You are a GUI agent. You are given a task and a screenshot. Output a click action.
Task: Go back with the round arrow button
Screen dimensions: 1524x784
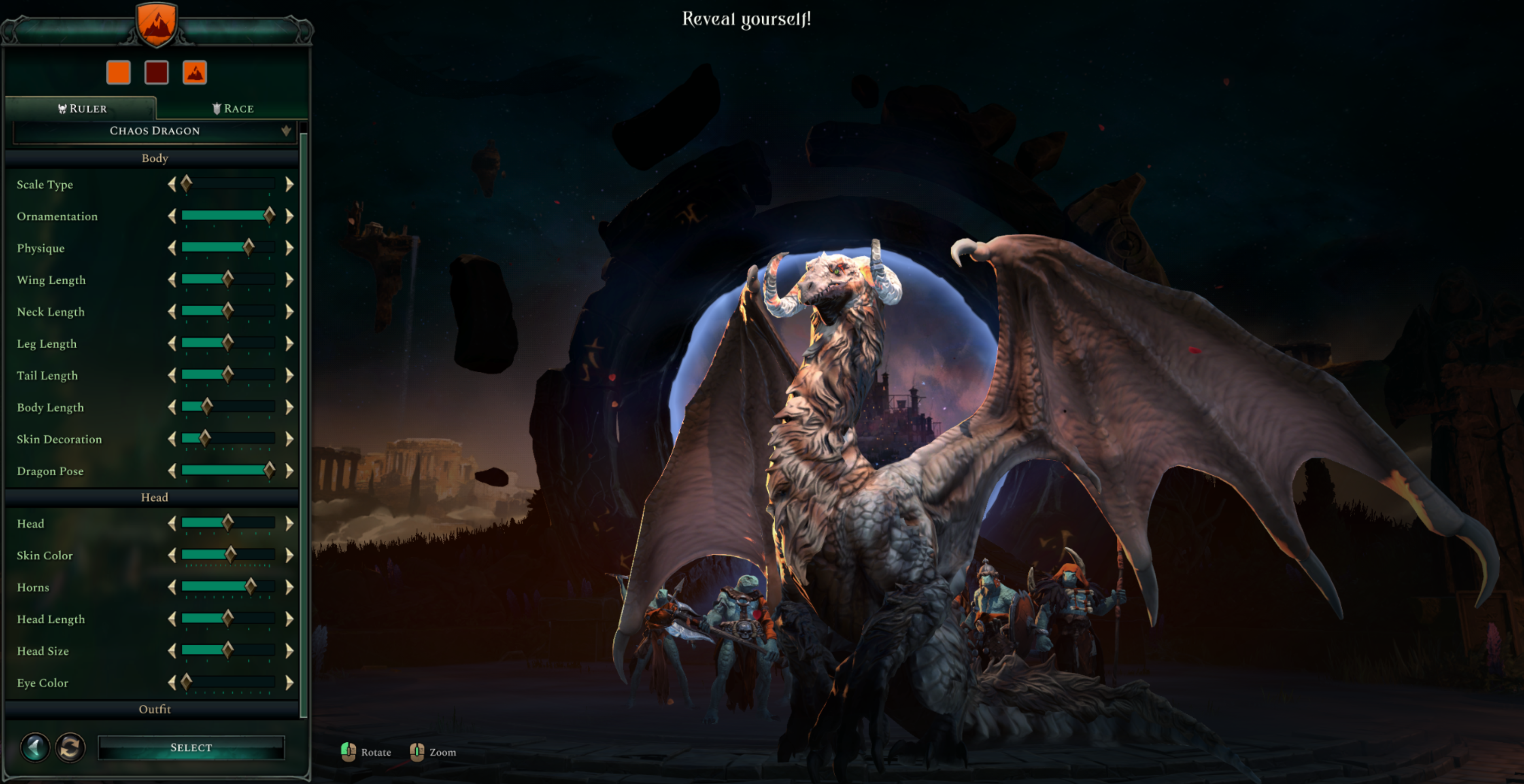point(35,747)
